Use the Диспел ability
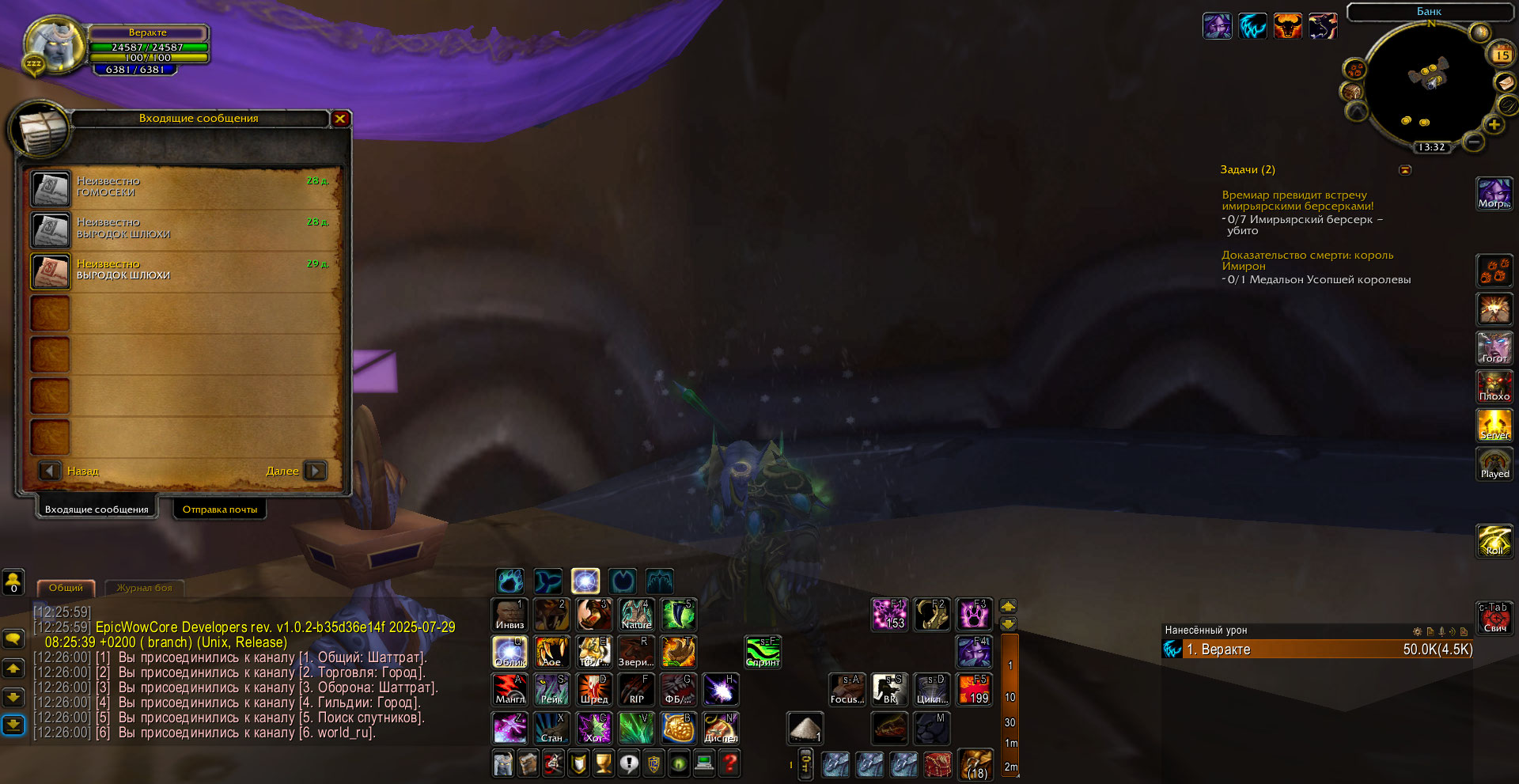Screen dimensions: 1519x784 tap(721, 728)
